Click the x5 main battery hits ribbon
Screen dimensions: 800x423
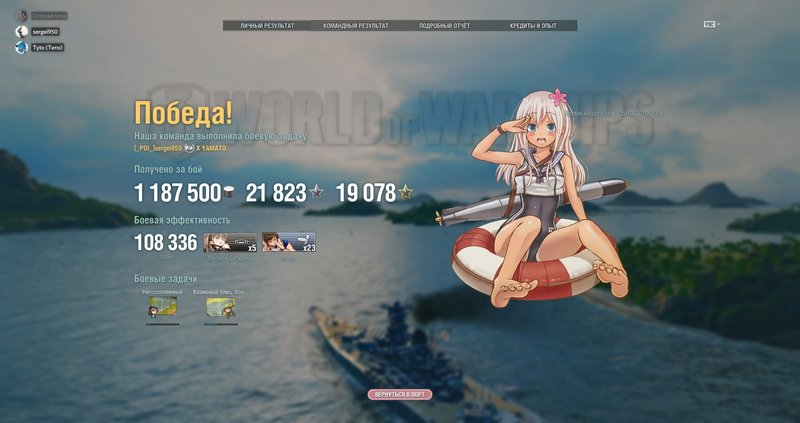(x=230, y=242)
